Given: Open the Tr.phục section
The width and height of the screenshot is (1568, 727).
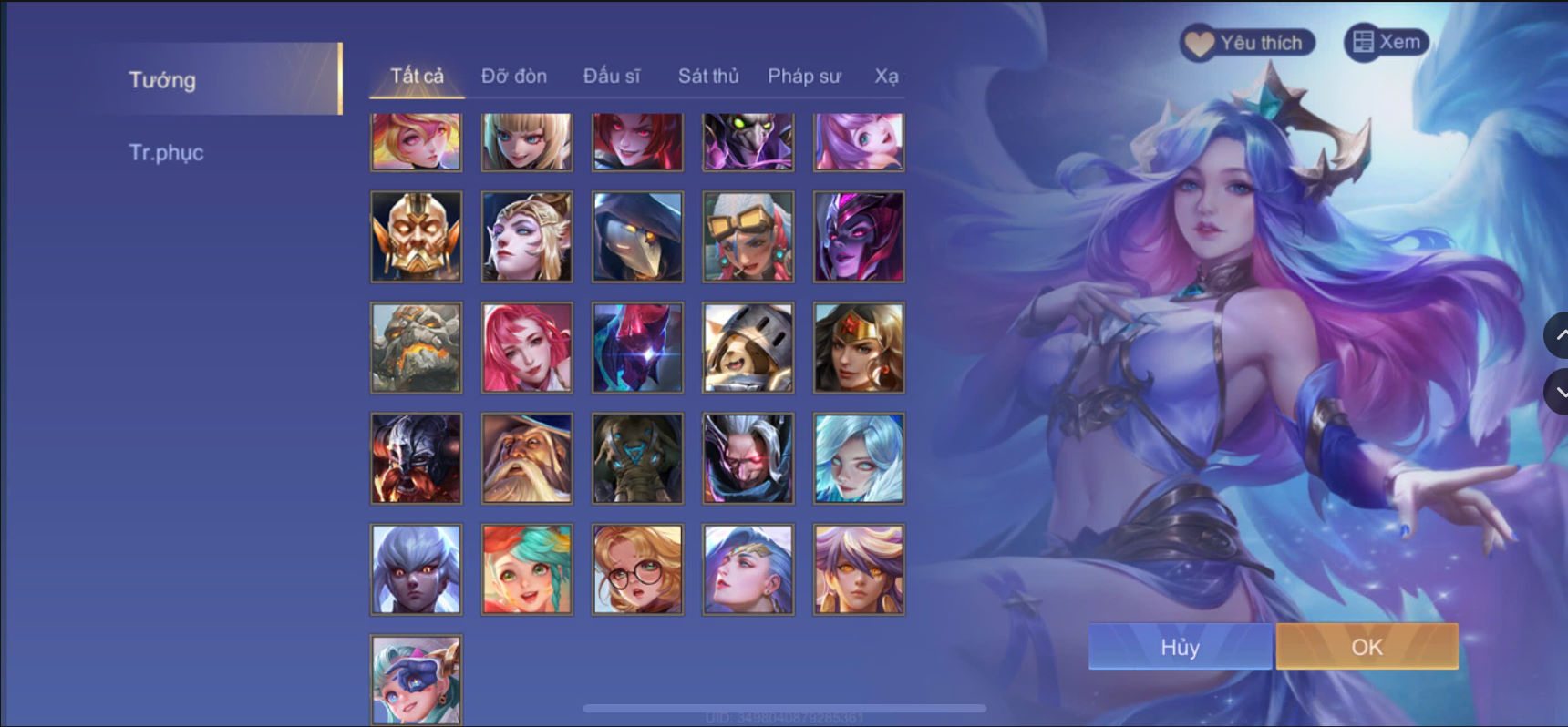Looking at the screenshot, I should [167, 152].
